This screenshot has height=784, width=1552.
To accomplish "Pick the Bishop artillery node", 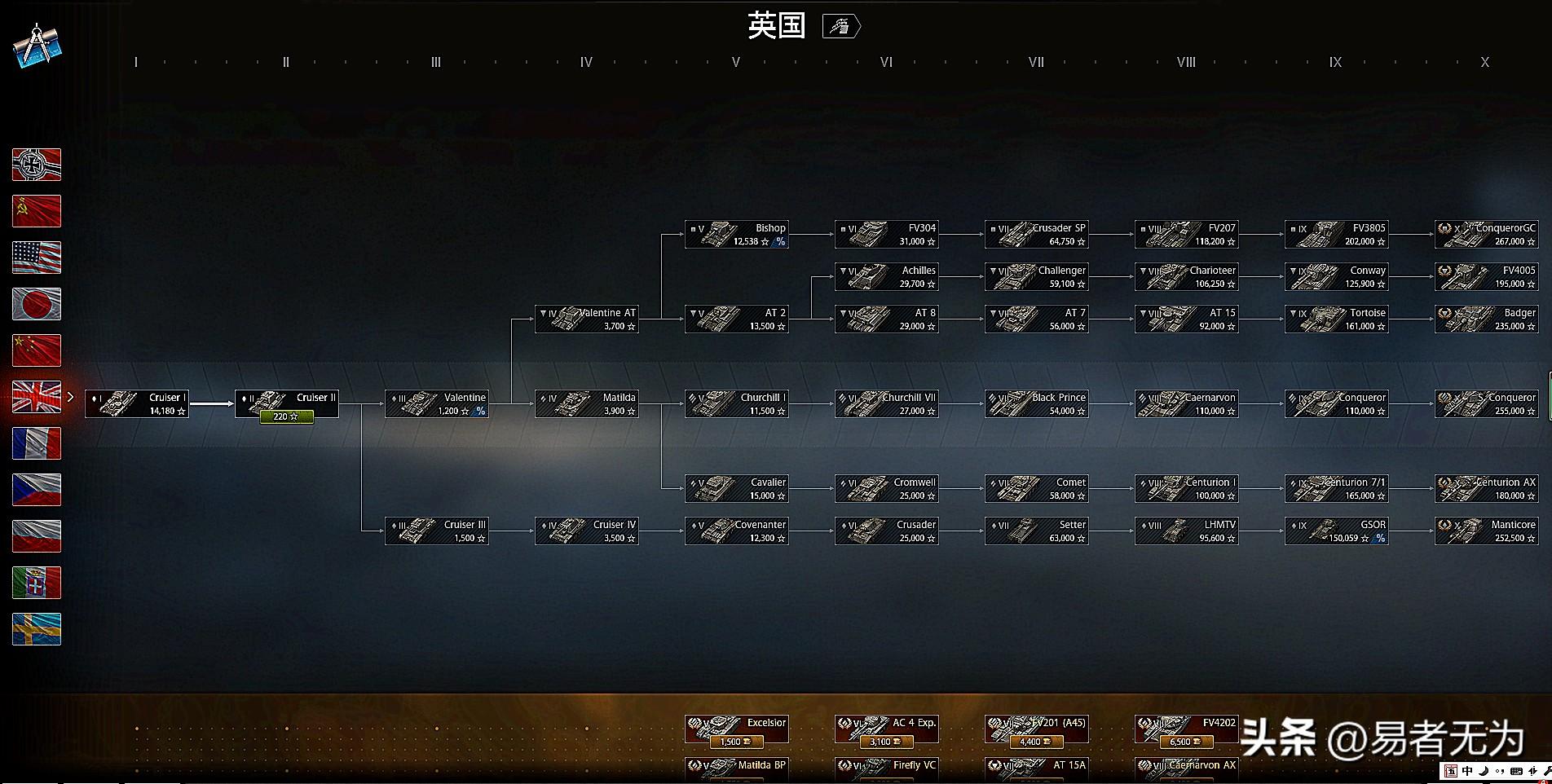I will click(x=737, y=235).
